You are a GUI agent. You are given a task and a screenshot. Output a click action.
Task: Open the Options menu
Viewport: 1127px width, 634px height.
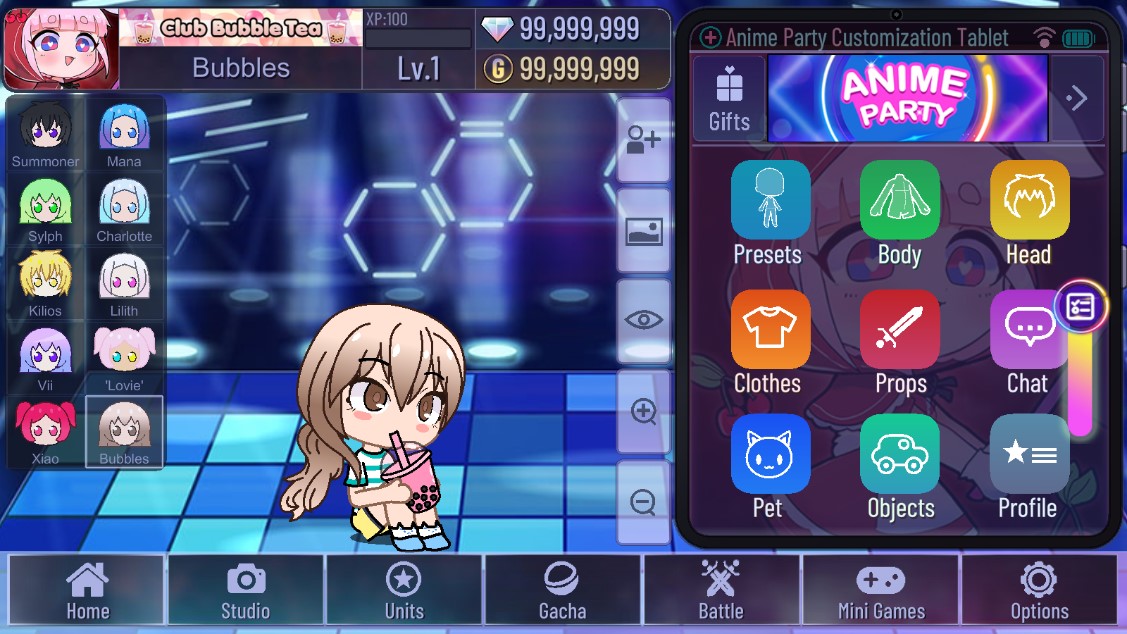1039,590
